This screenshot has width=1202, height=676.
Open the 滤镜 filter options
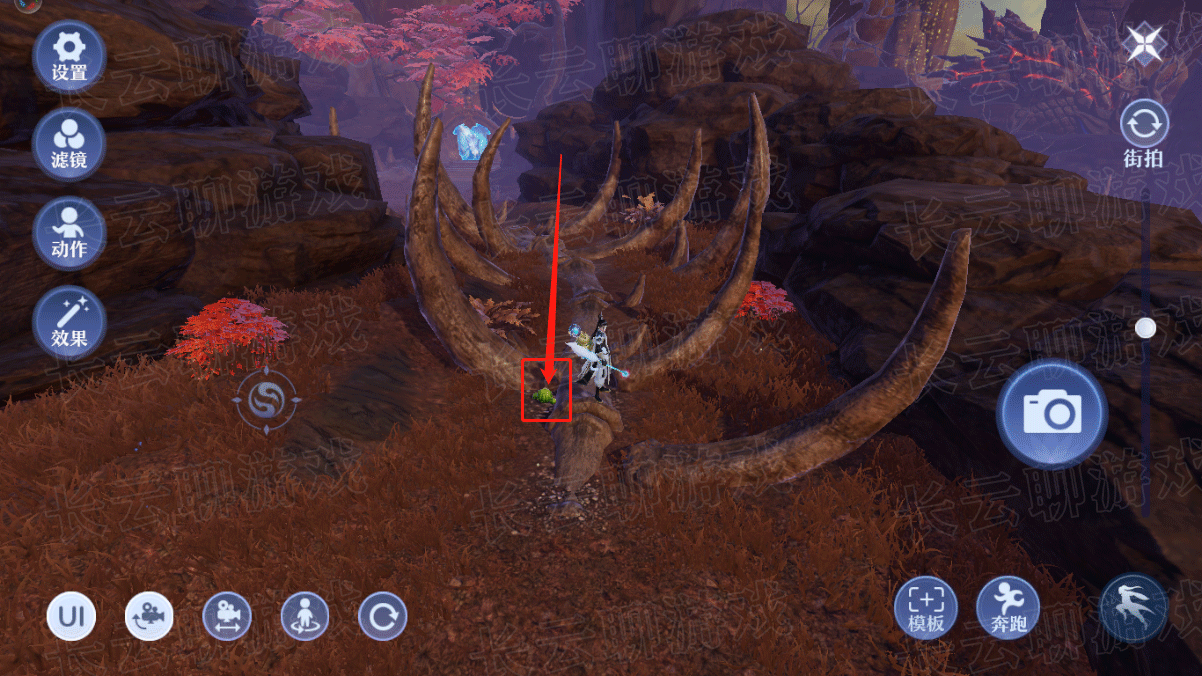pyautogui.click(x=69, y=144)
